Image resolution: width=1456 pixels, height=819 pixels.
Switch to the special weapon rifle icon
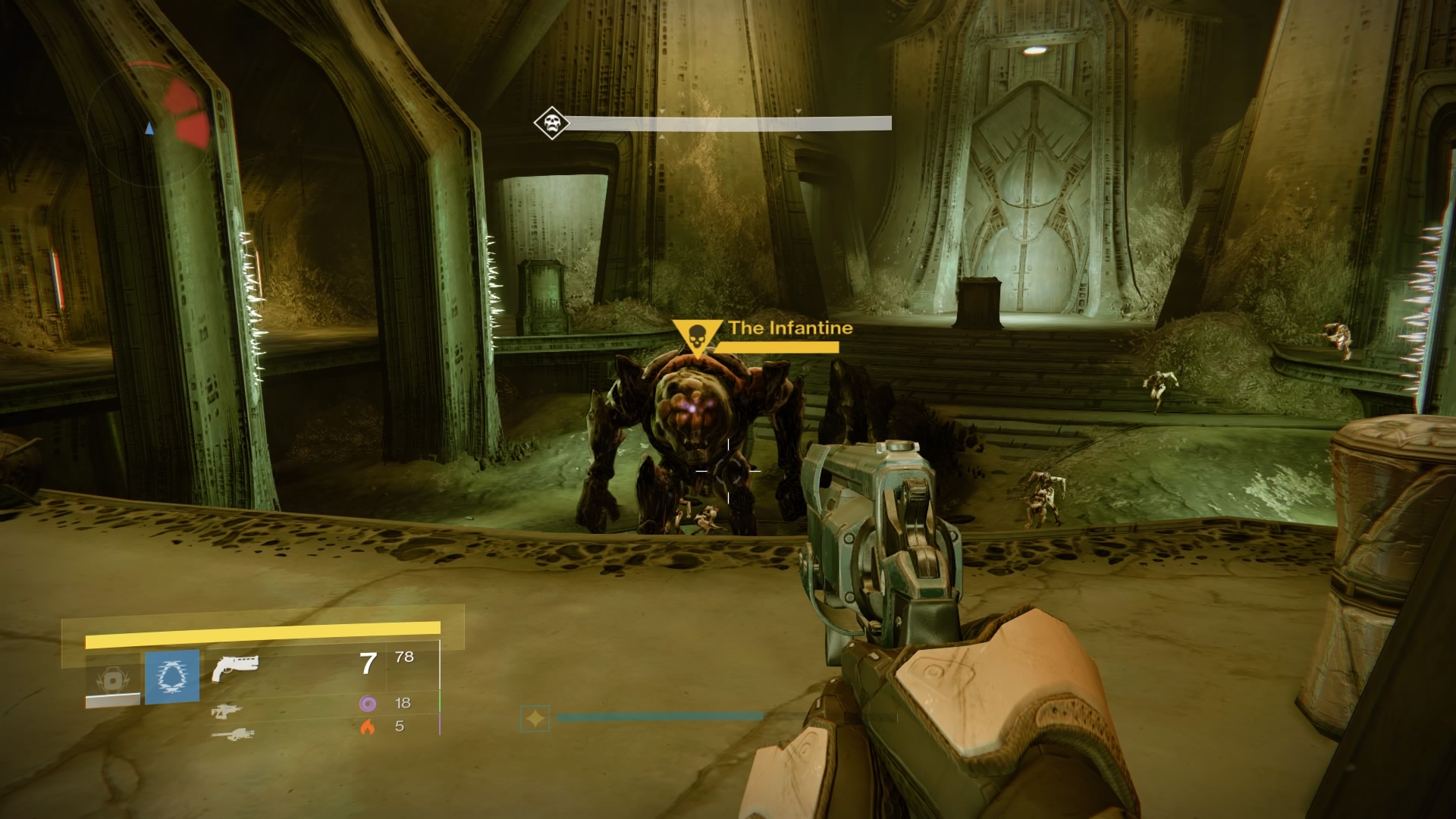[227, 711]
